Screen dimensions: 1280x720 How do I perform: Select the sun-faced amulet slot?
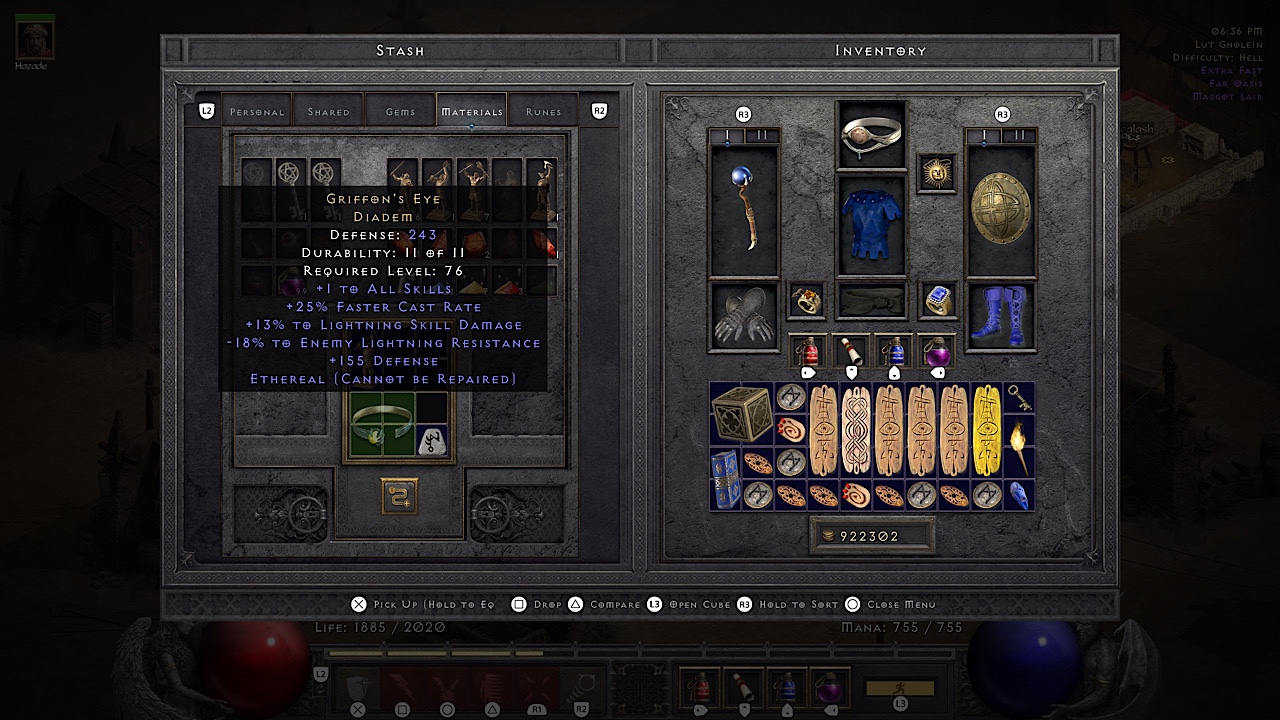click(937, 174)
